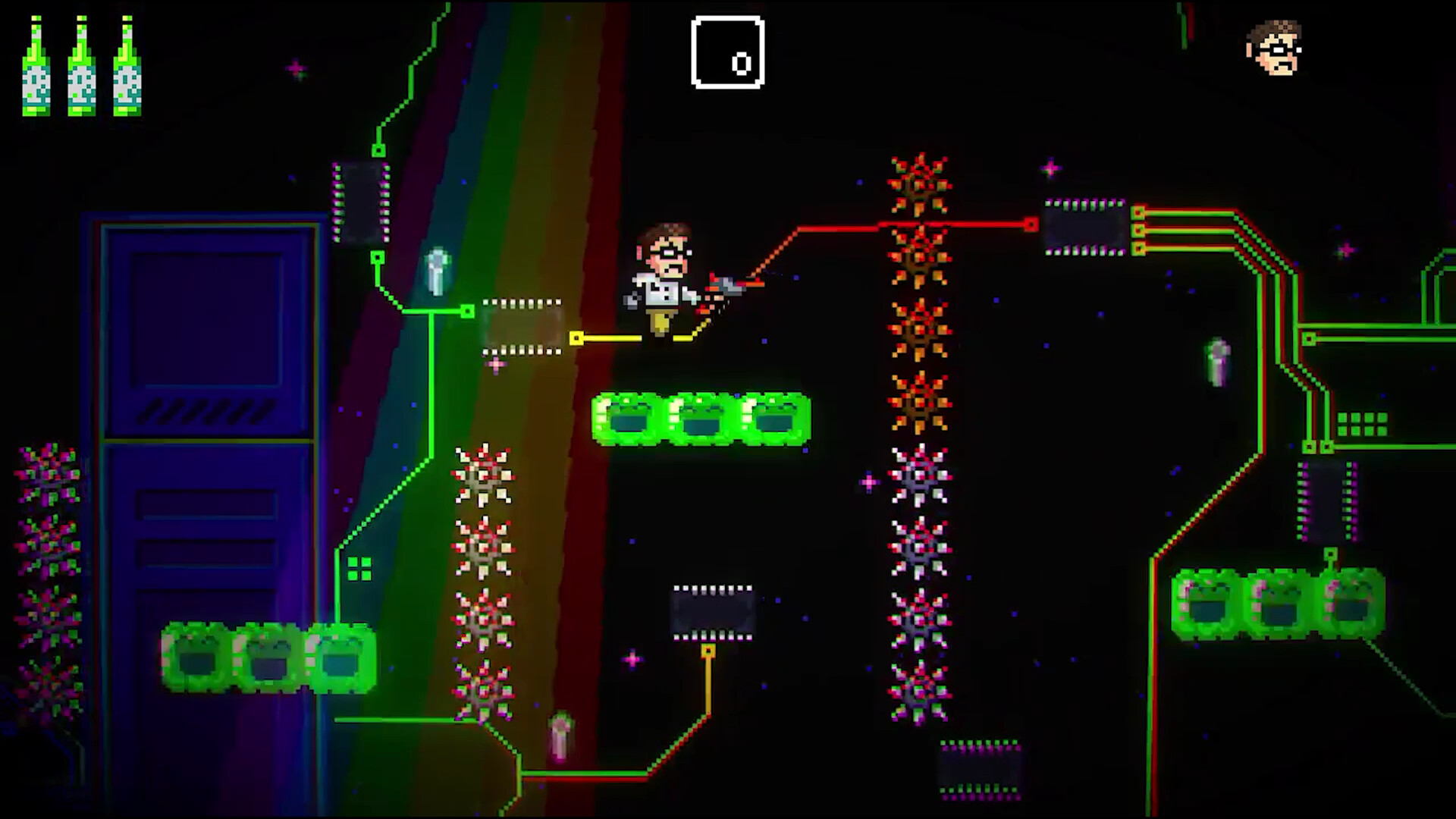
Task: Select the microchip near the red wire upper-right
Action: point(1083,227)
